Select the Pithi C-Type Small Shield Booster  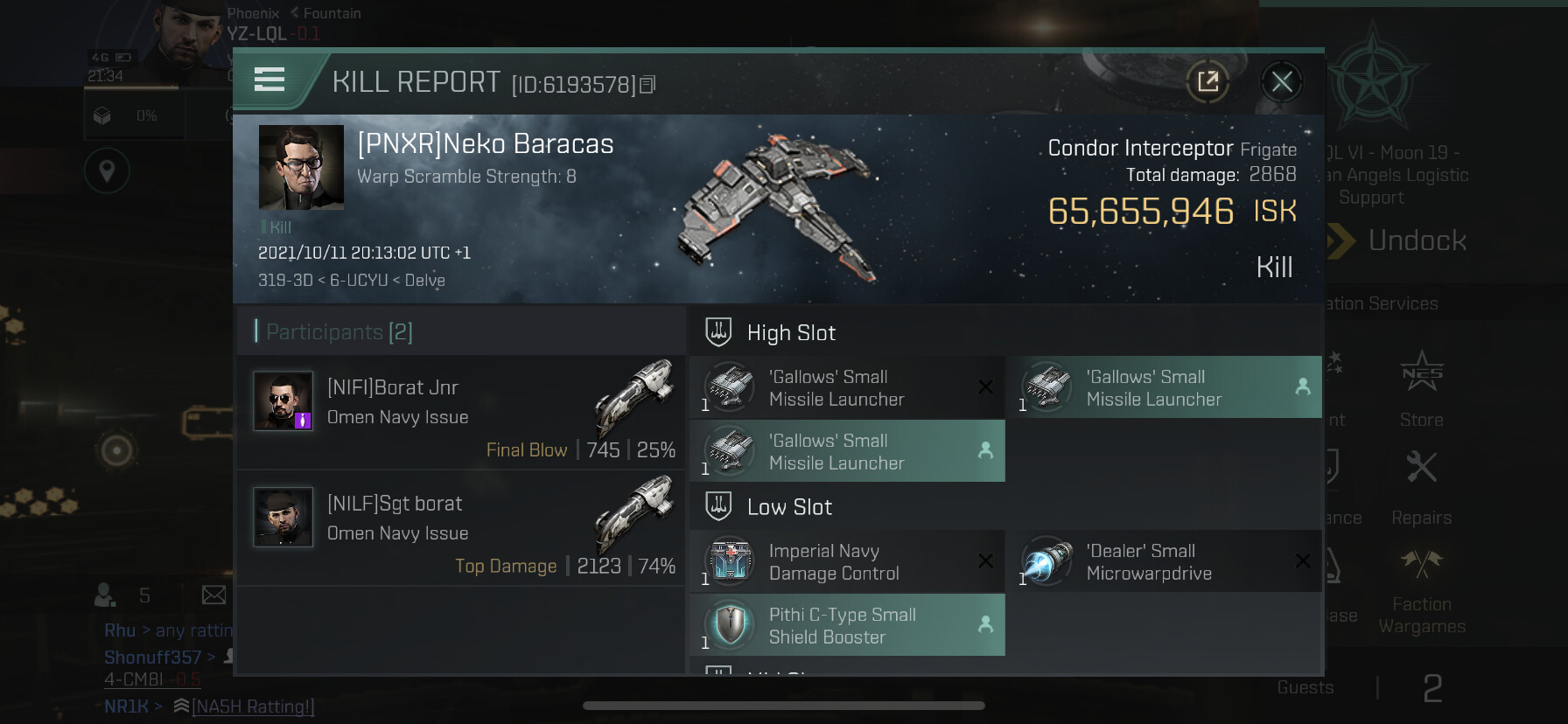coord(847,626)
